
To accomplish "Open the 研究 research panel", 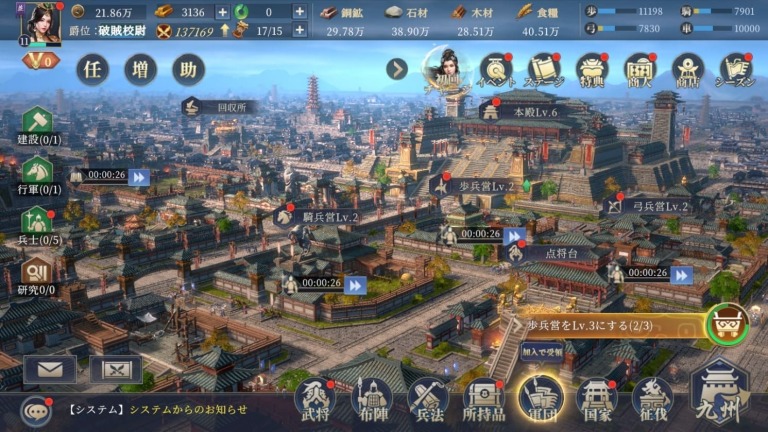I will click(37, 275).
